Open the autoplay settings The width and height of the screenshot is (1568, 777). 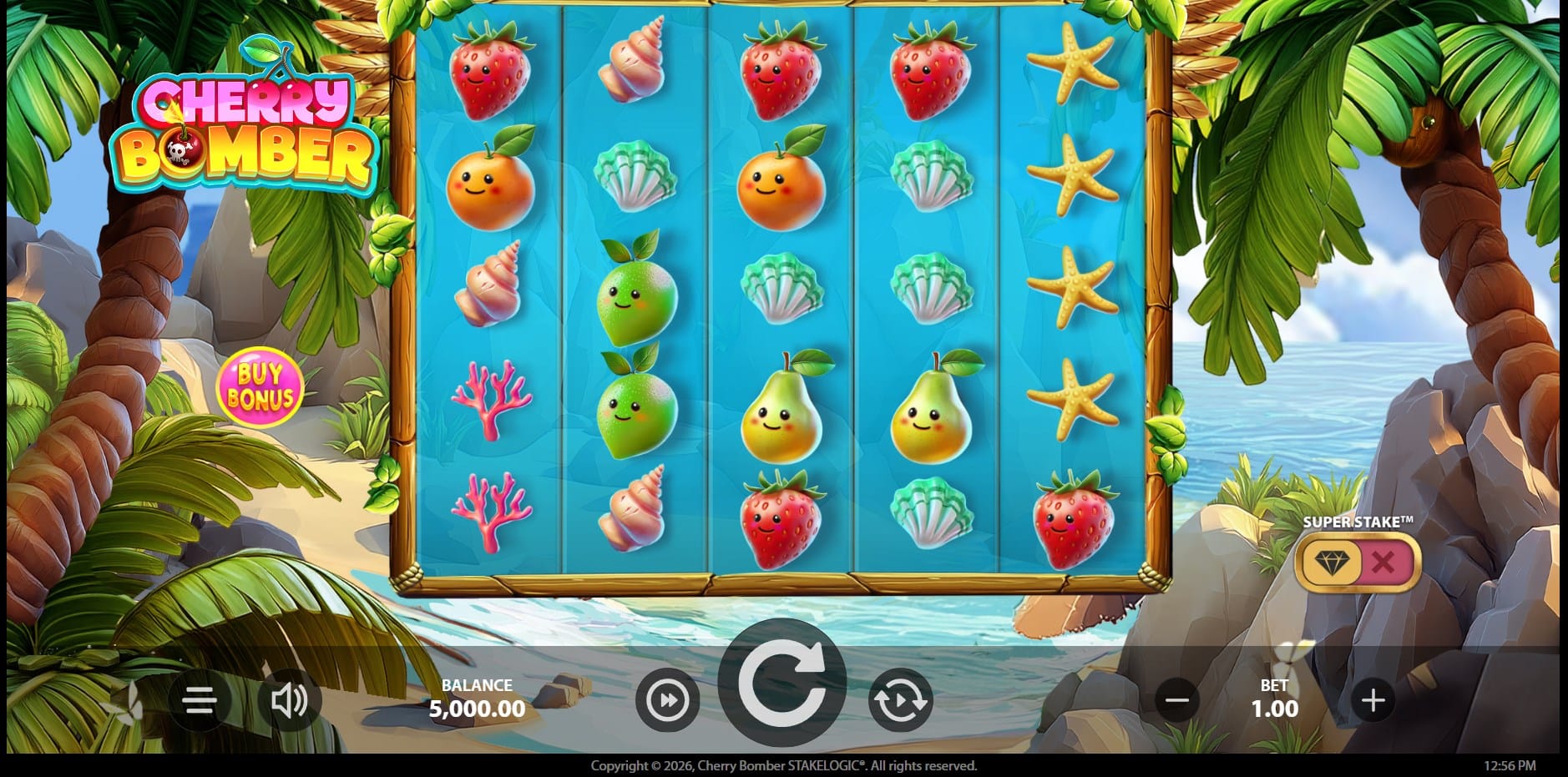coord(899,700)
